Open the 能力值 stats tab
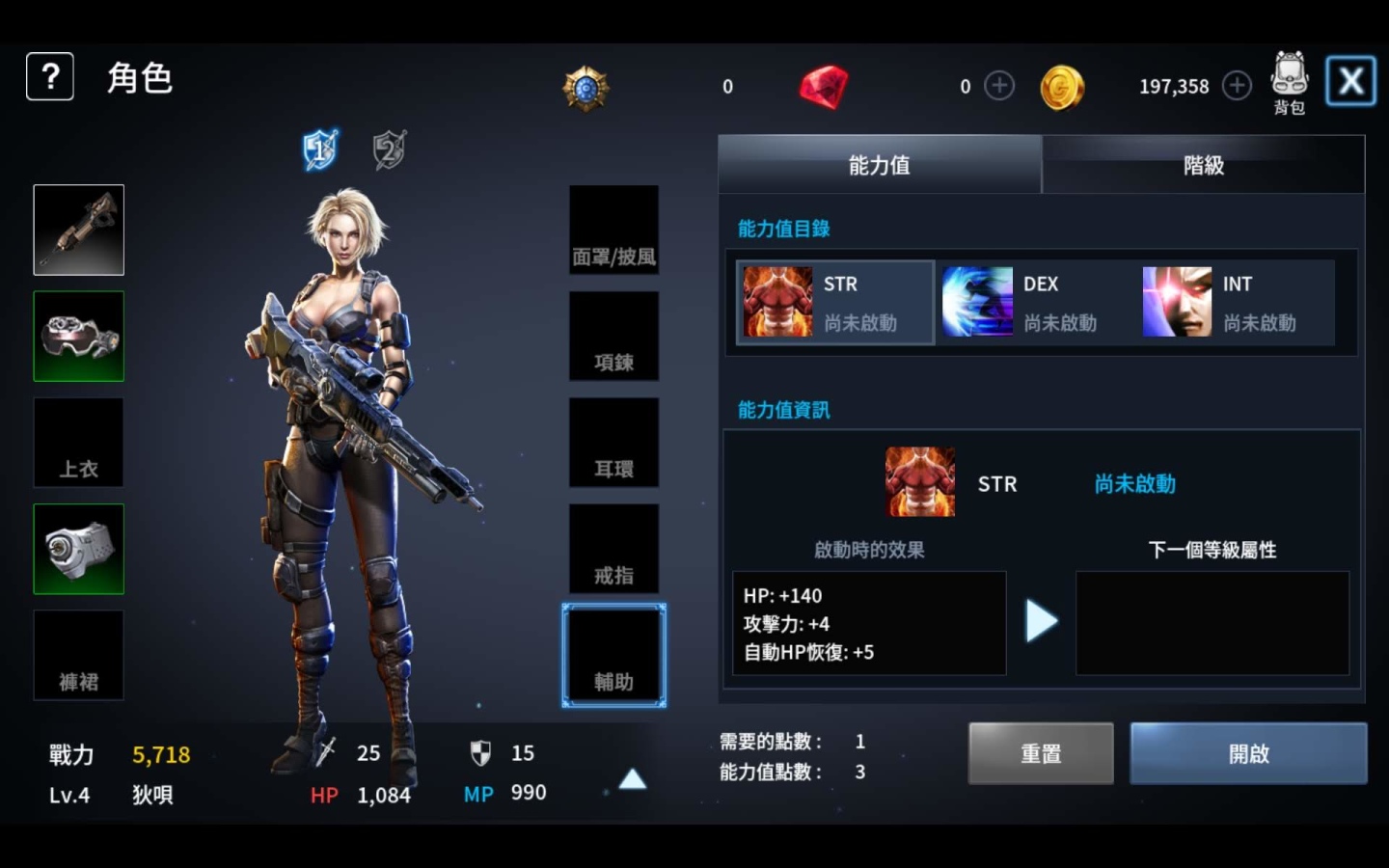Image resolution: width=1389 pixels, height=868 pixels. click(x=878, y=165)
